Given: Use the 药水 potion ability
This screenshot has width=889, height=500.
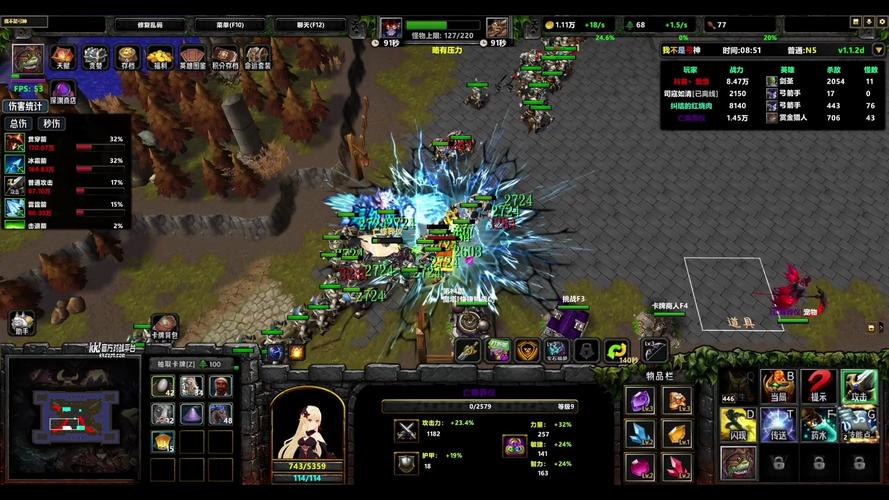Looking at the screenshot, I should [x=818, y=423].
